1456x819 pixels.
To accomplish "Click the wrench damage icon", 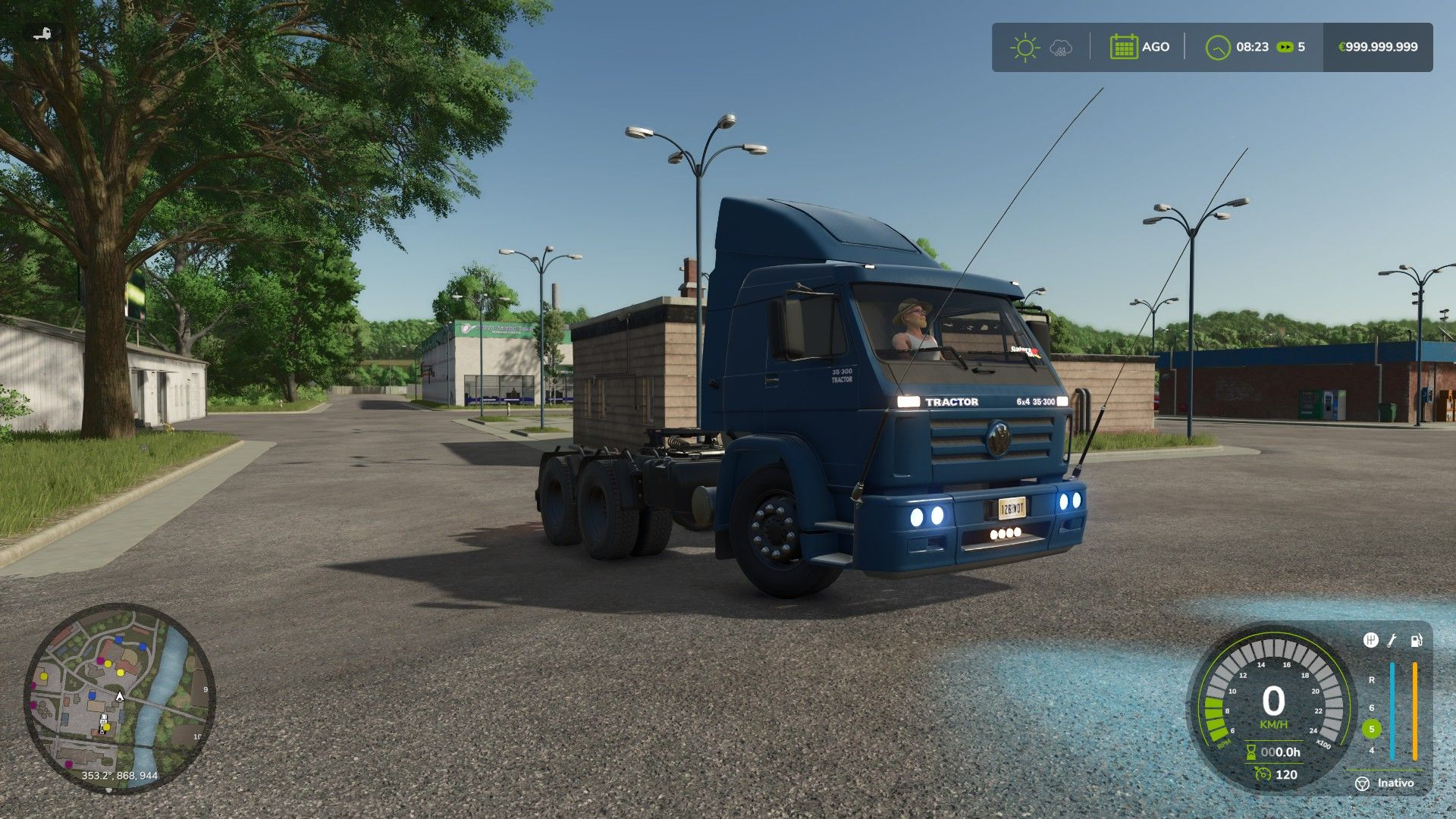I will click(1392, 641).
